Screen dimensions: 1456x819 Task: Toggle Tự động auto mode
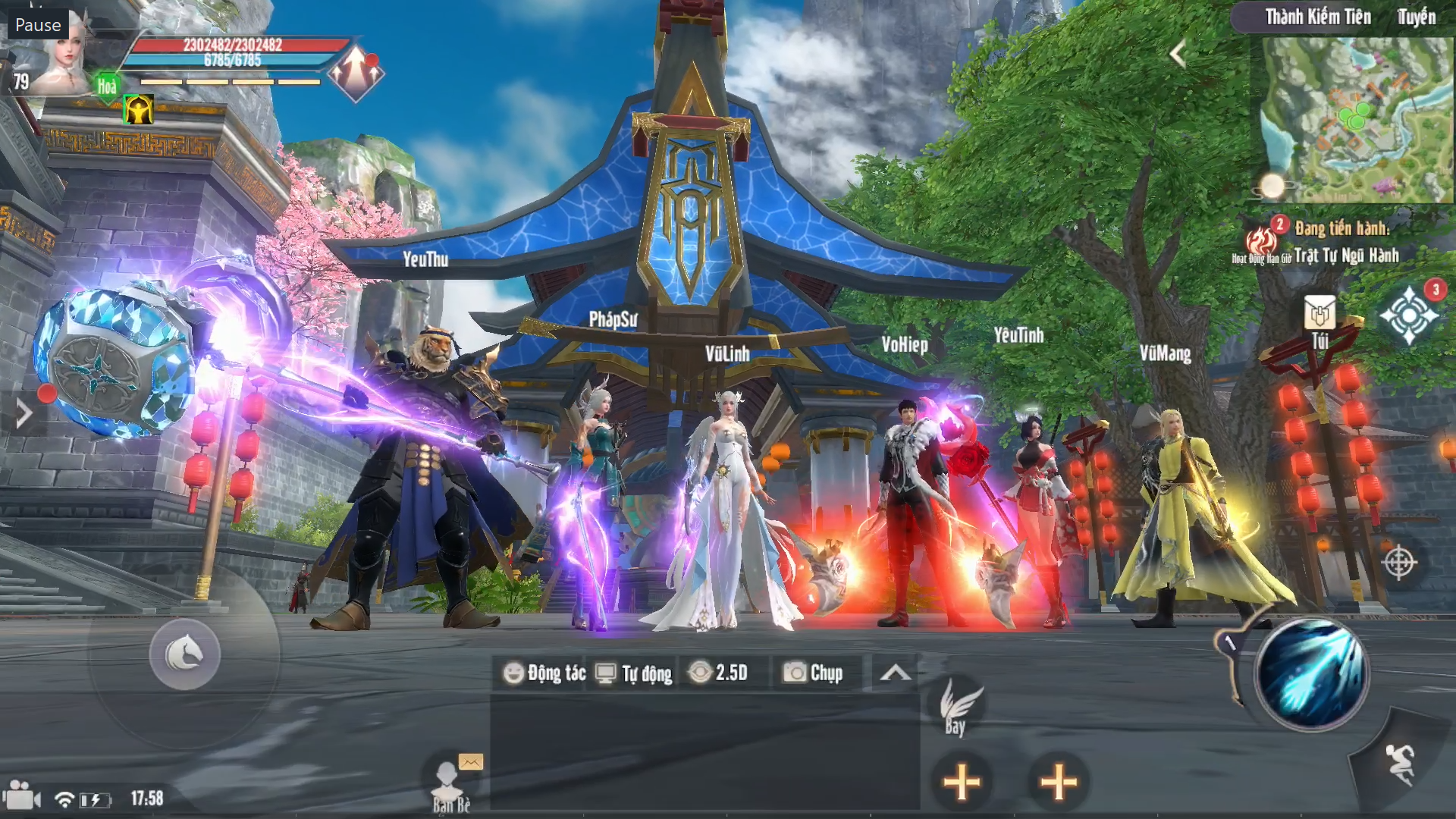(635, 673)
